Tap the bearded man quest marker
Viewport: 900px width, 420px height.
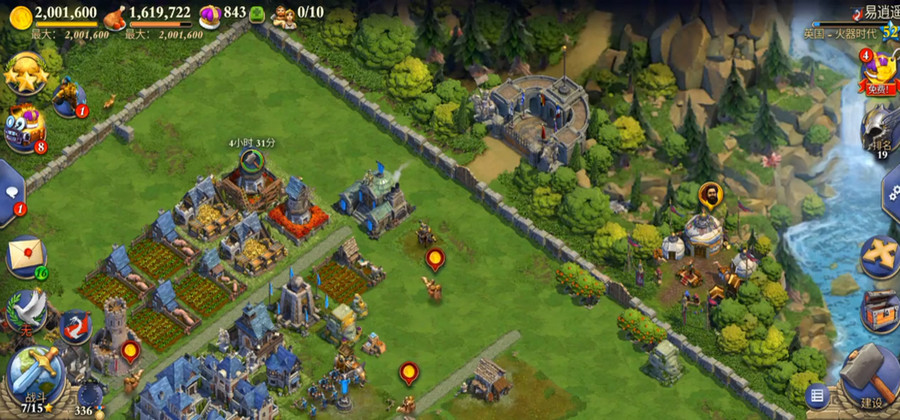[x=709, y=194]
